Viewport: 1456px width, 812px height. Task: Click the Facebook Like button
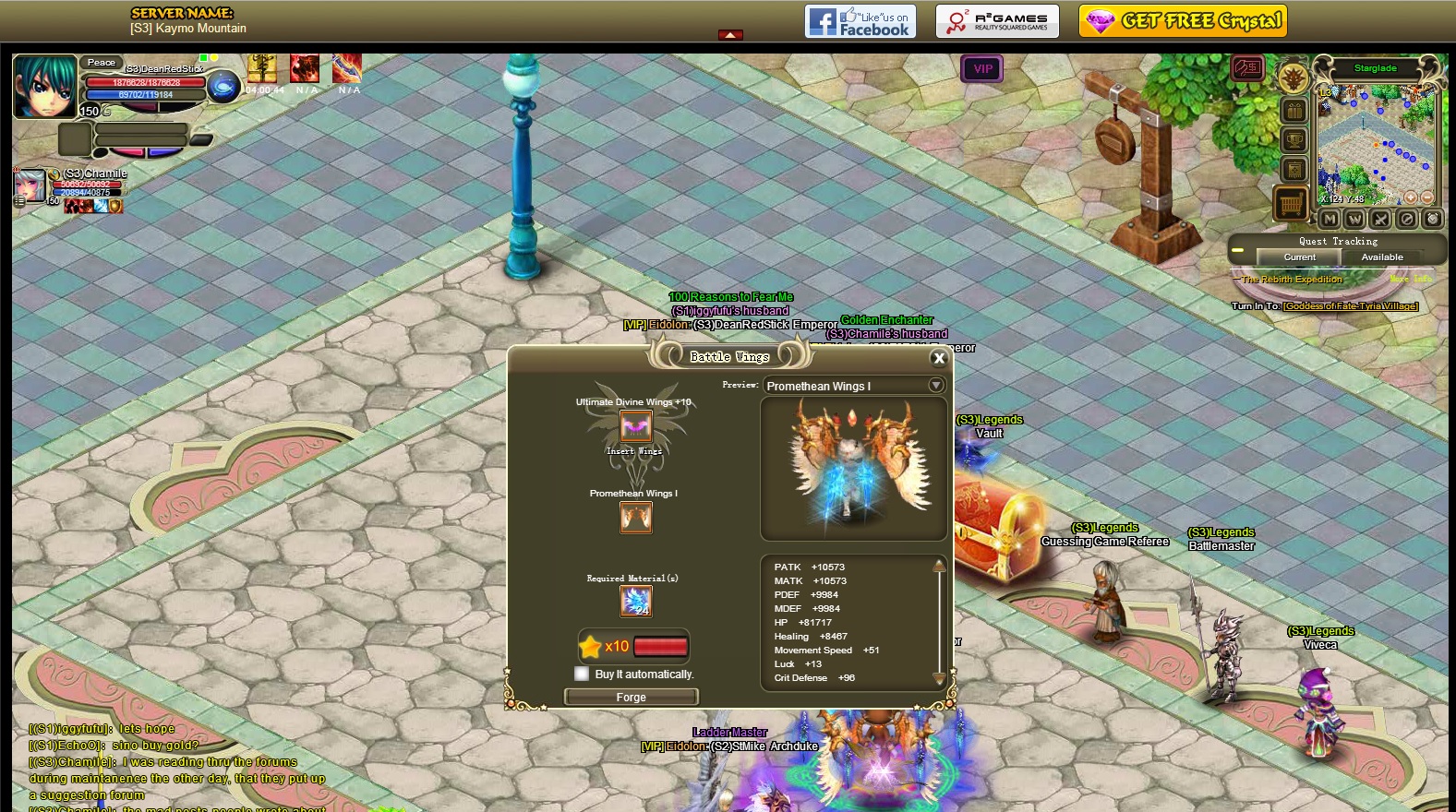(860, 21)
